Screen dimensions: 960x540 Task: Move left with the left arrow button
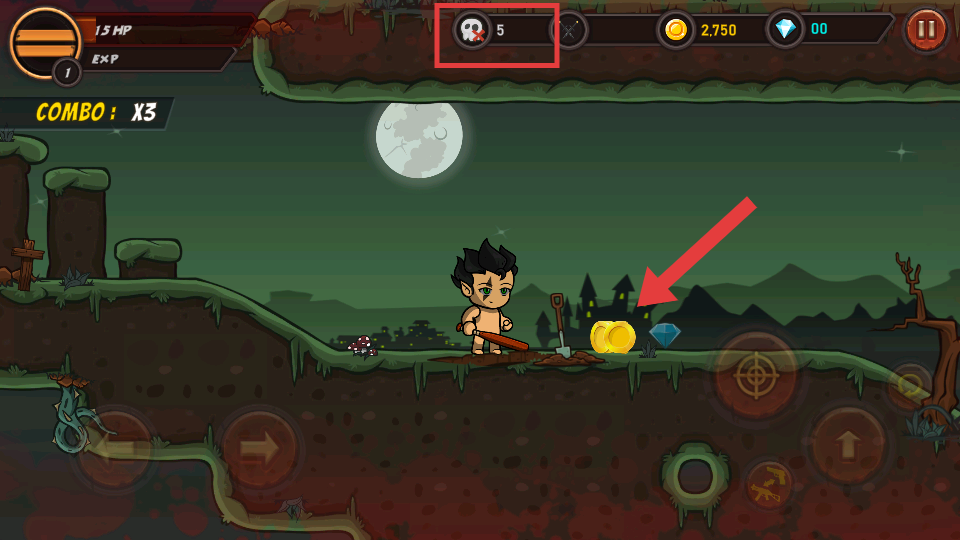114,447
